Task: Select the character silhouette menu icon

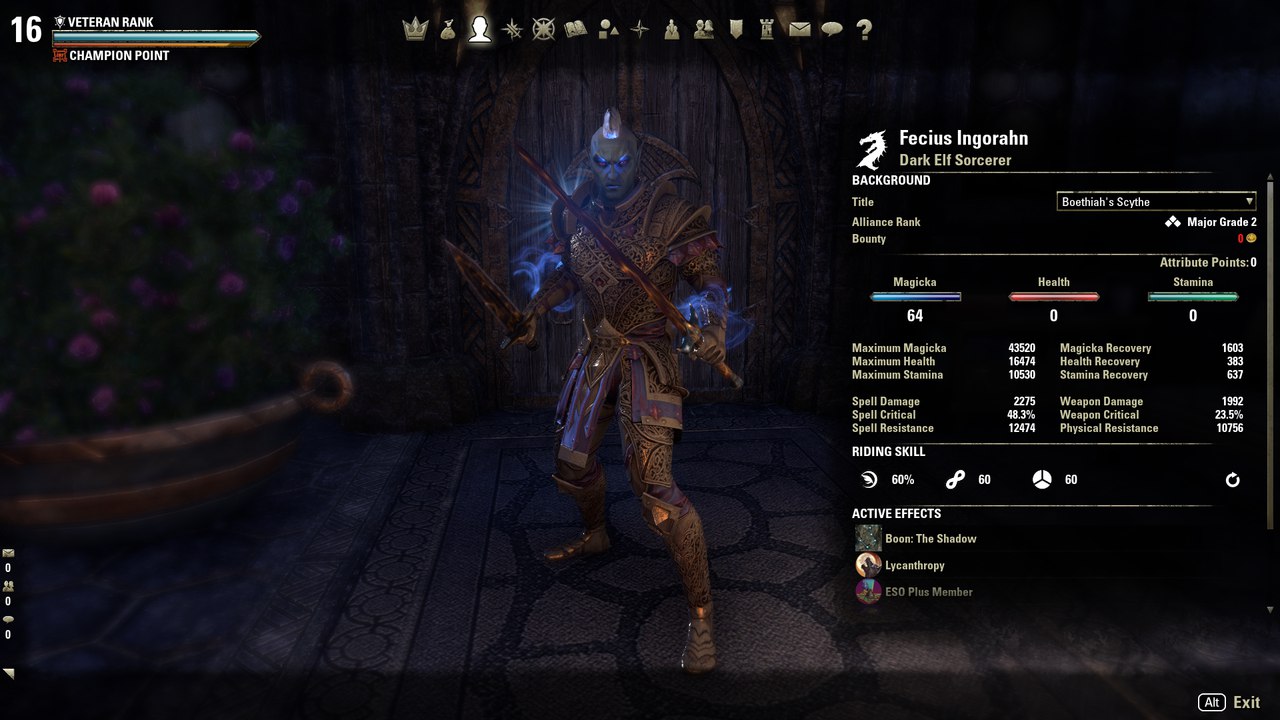Action: coord(480,30)
